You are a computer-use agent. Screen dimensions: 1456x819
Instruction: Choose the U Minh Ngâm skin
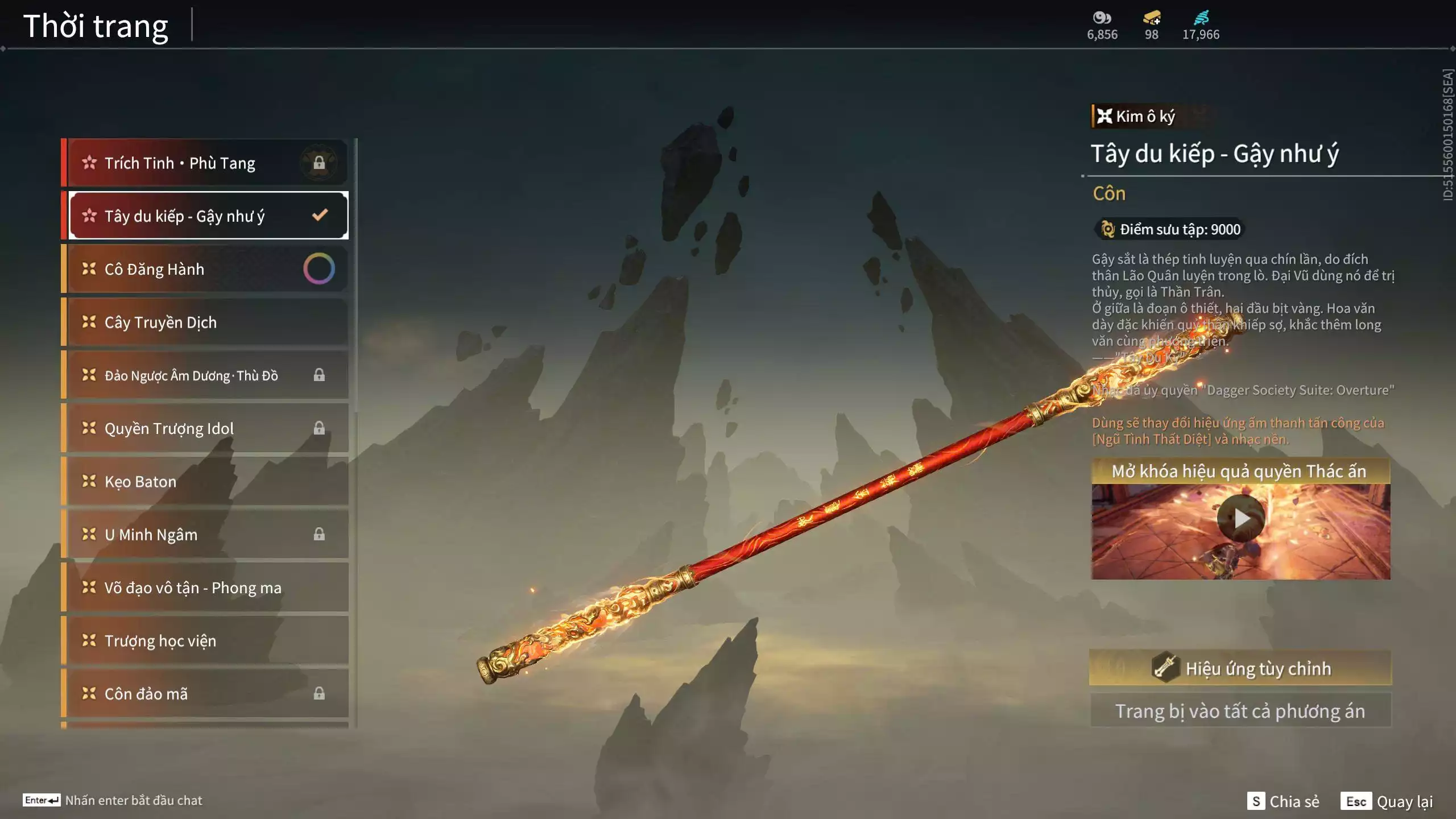coord(193,535)
